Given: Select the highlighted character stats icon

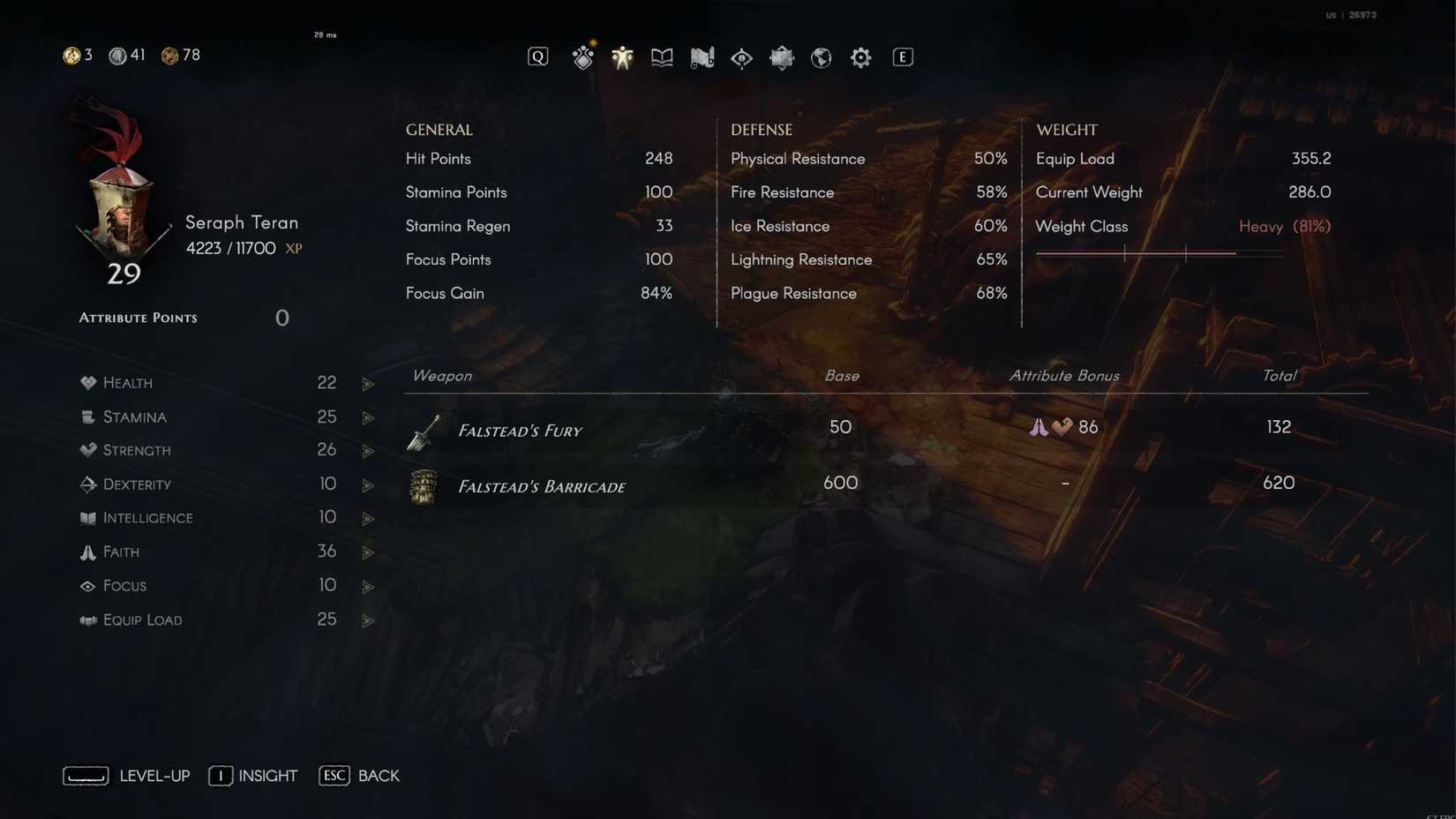Looking at the screenshot, I should tap(622, 56).
